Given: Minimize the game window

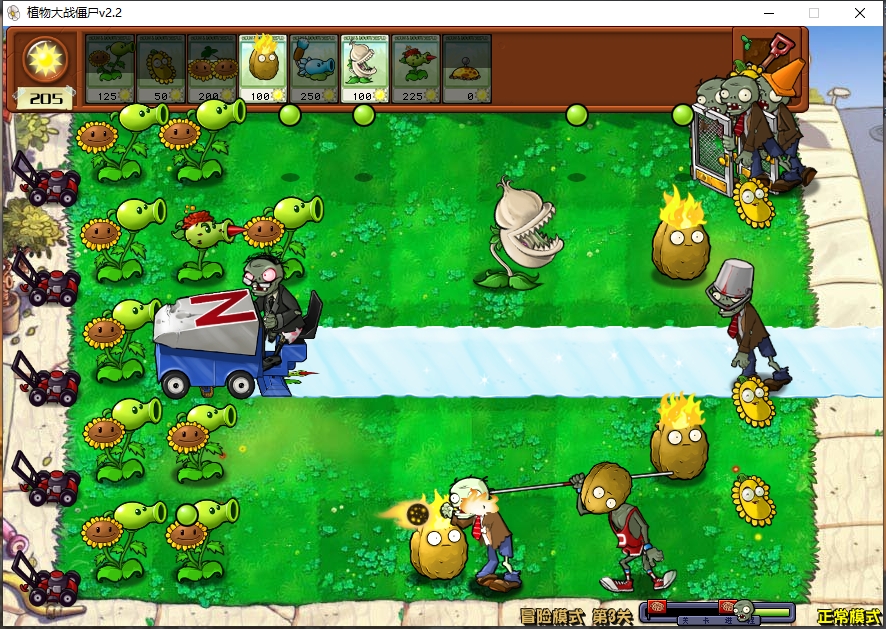Looking at the screenshot, I should click(768, 13).
